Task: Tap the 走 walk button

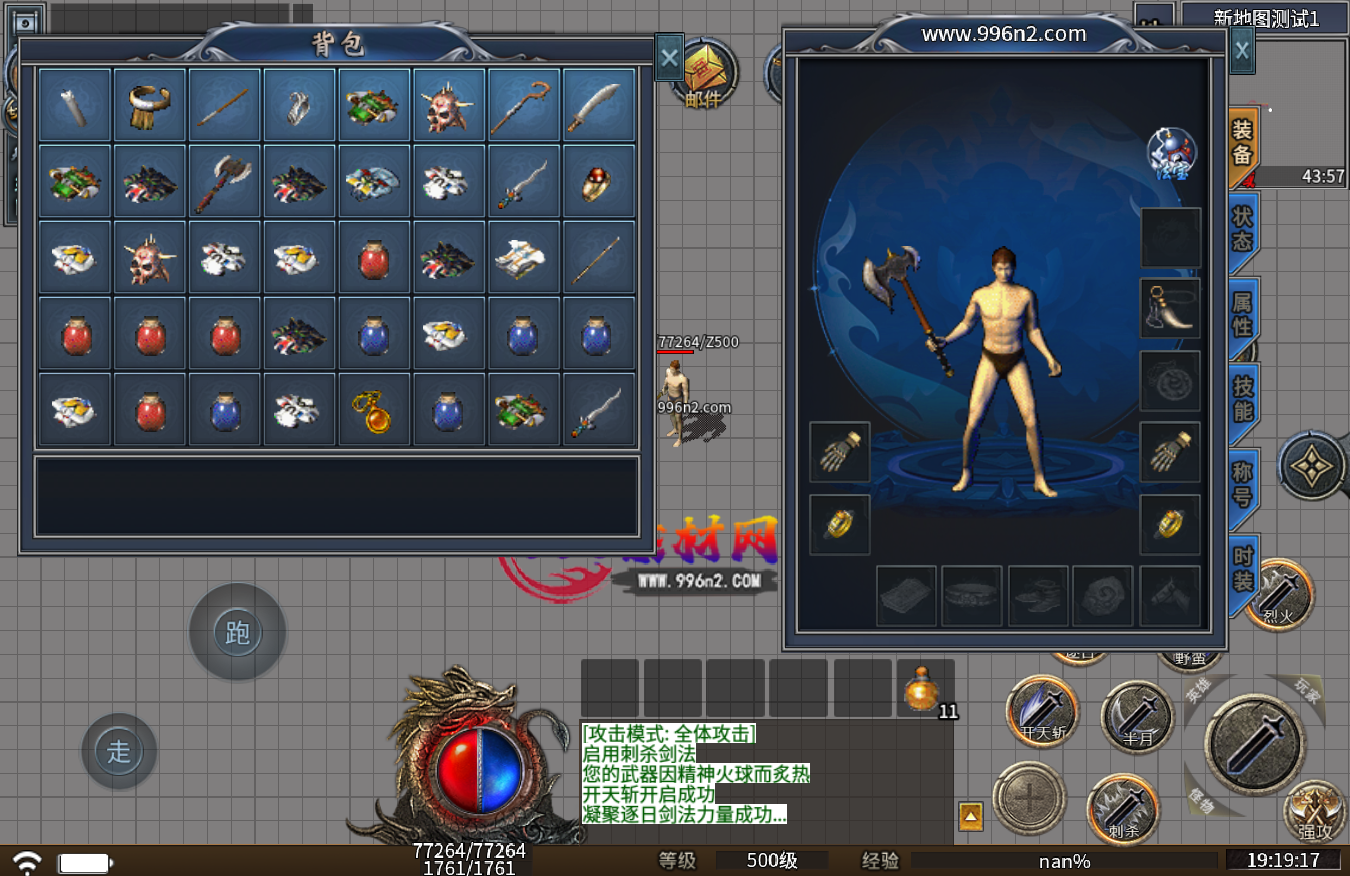Action: pyautogui.click(x=119, y=751)
